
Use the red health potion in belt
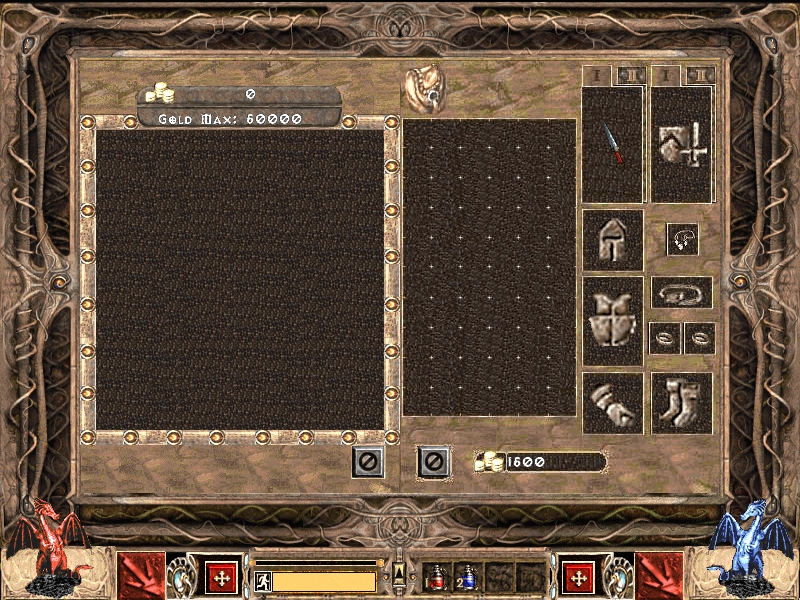(437, 578)
